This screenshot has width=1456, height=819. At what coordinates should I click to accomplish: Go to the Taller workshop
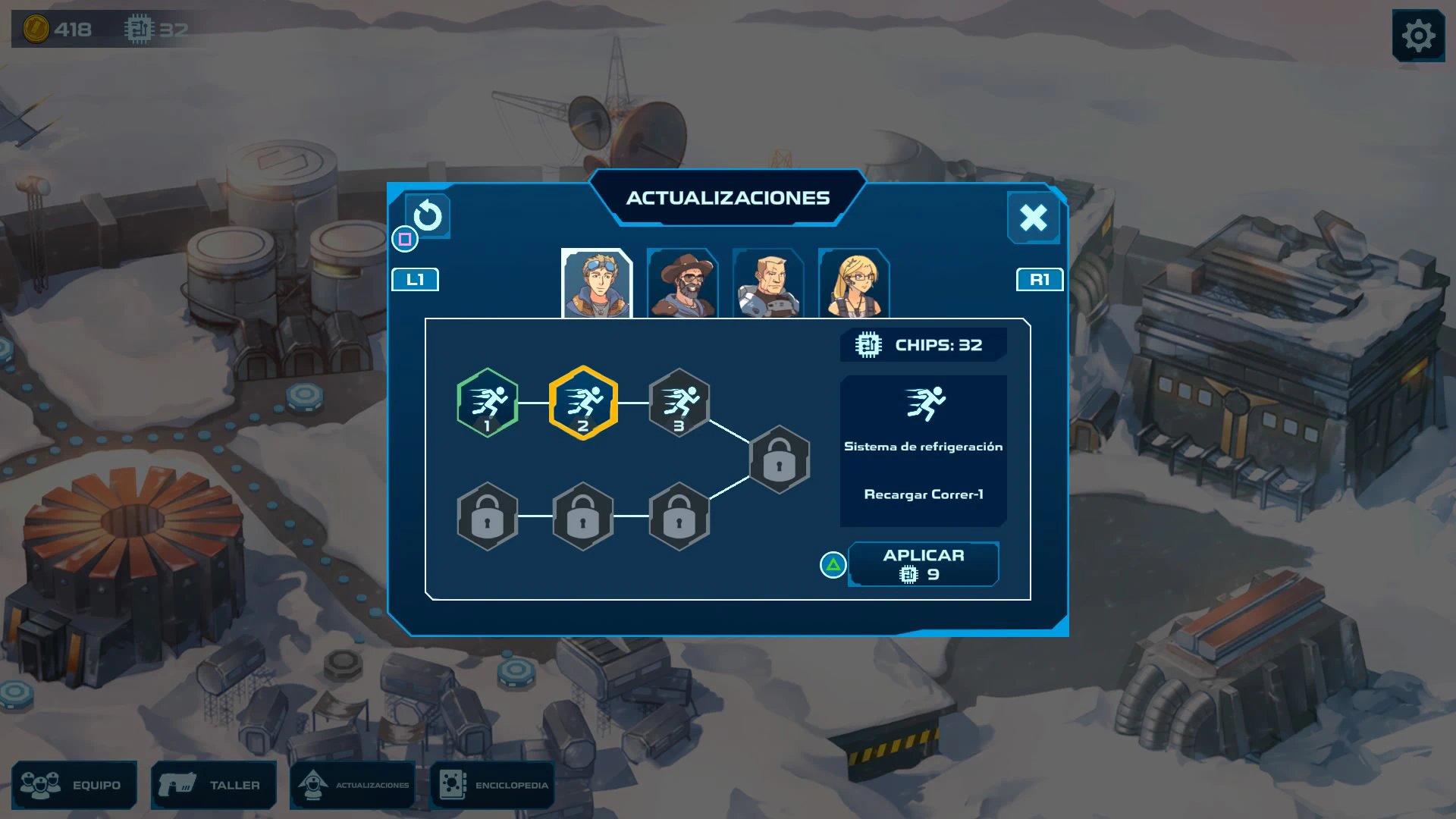tap(214, 785)
